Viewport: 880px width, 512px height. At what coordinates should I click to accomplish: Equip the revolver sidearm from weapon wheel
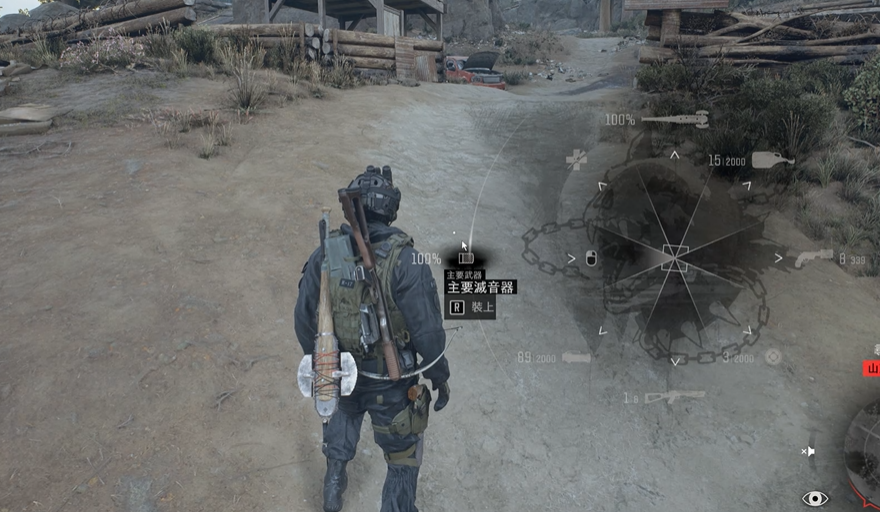pyautogui.click(x=814, y=258)
